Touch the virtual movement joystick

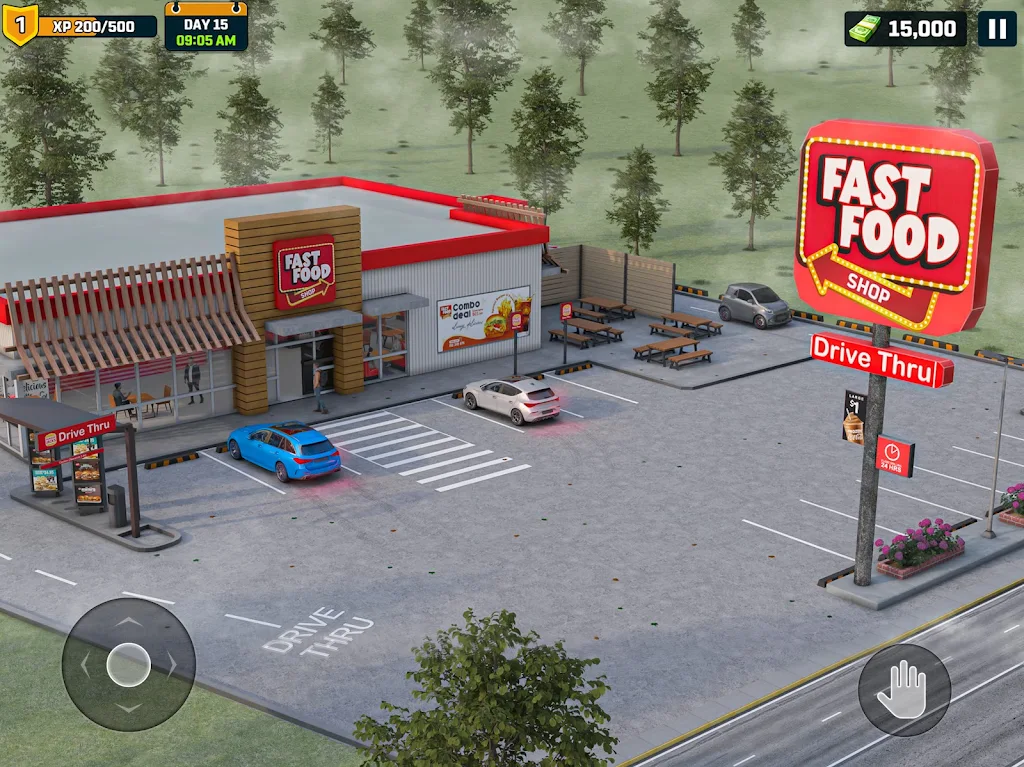click(129, 664)
